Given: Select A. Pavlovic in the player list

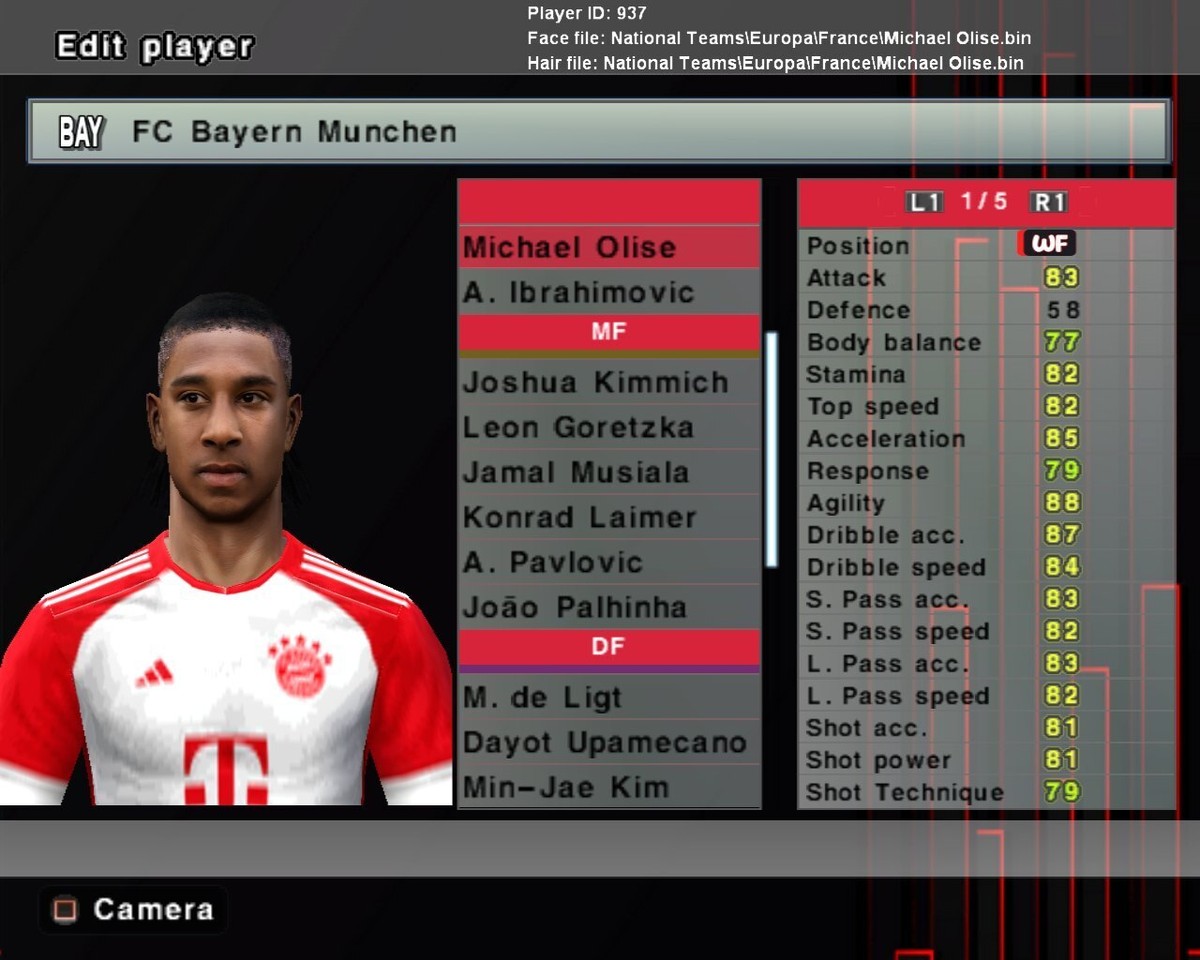Looking at the screenshot, I should point(608,562).
